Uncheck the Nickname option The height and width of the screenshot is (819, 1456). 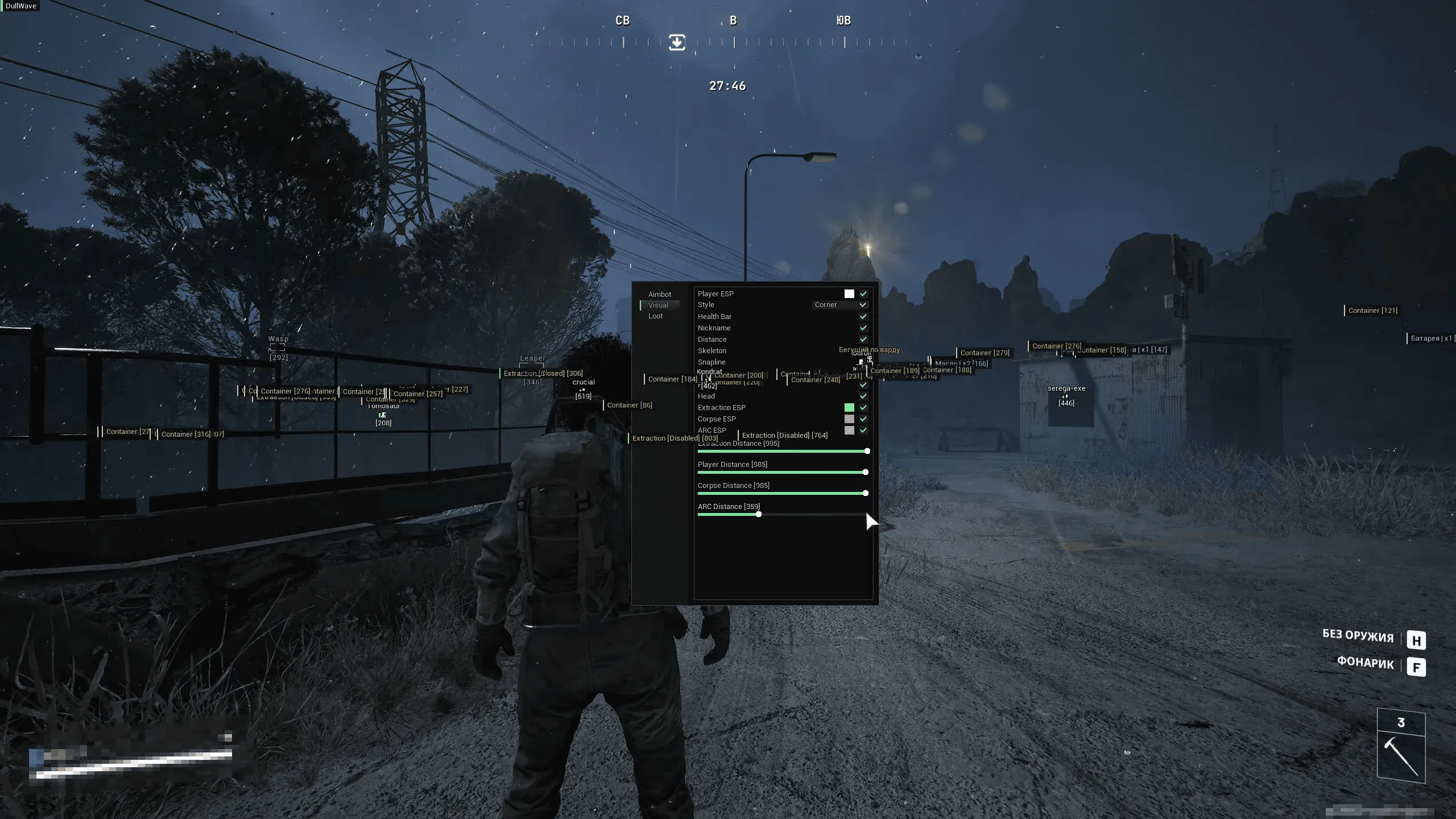click(863, 328)
